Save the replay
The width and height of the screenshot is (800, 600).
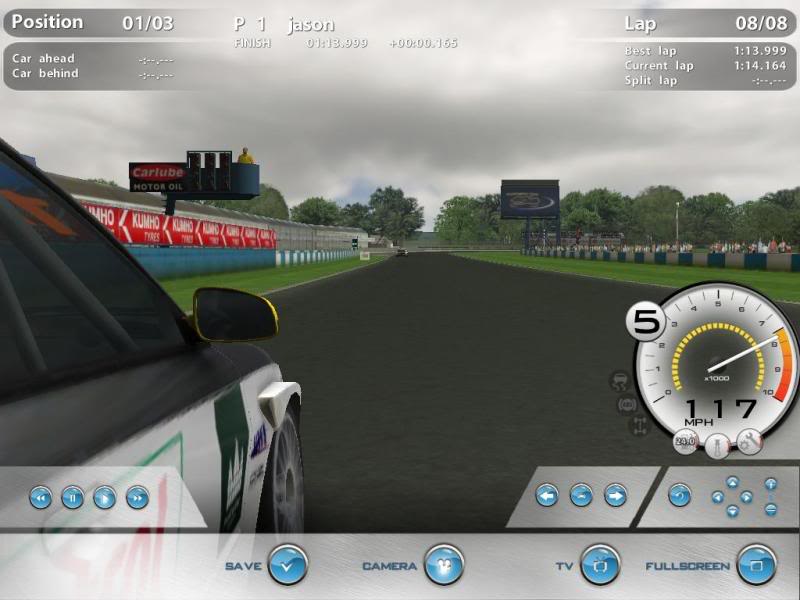(x=287, y=565)
